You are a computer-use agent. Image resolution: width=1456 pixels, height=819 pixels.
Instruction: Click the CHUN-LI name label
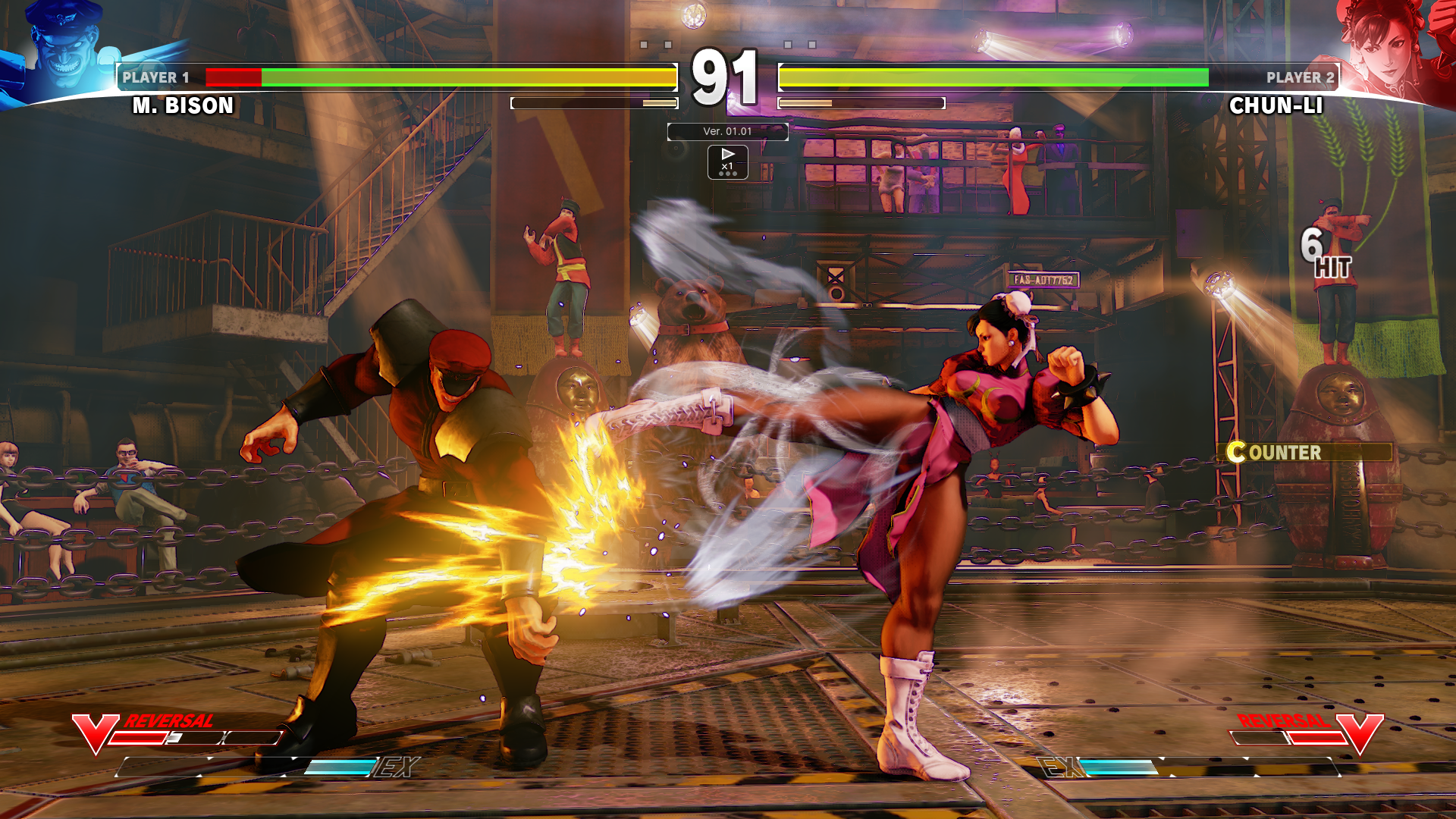(x=1278, y=106)
